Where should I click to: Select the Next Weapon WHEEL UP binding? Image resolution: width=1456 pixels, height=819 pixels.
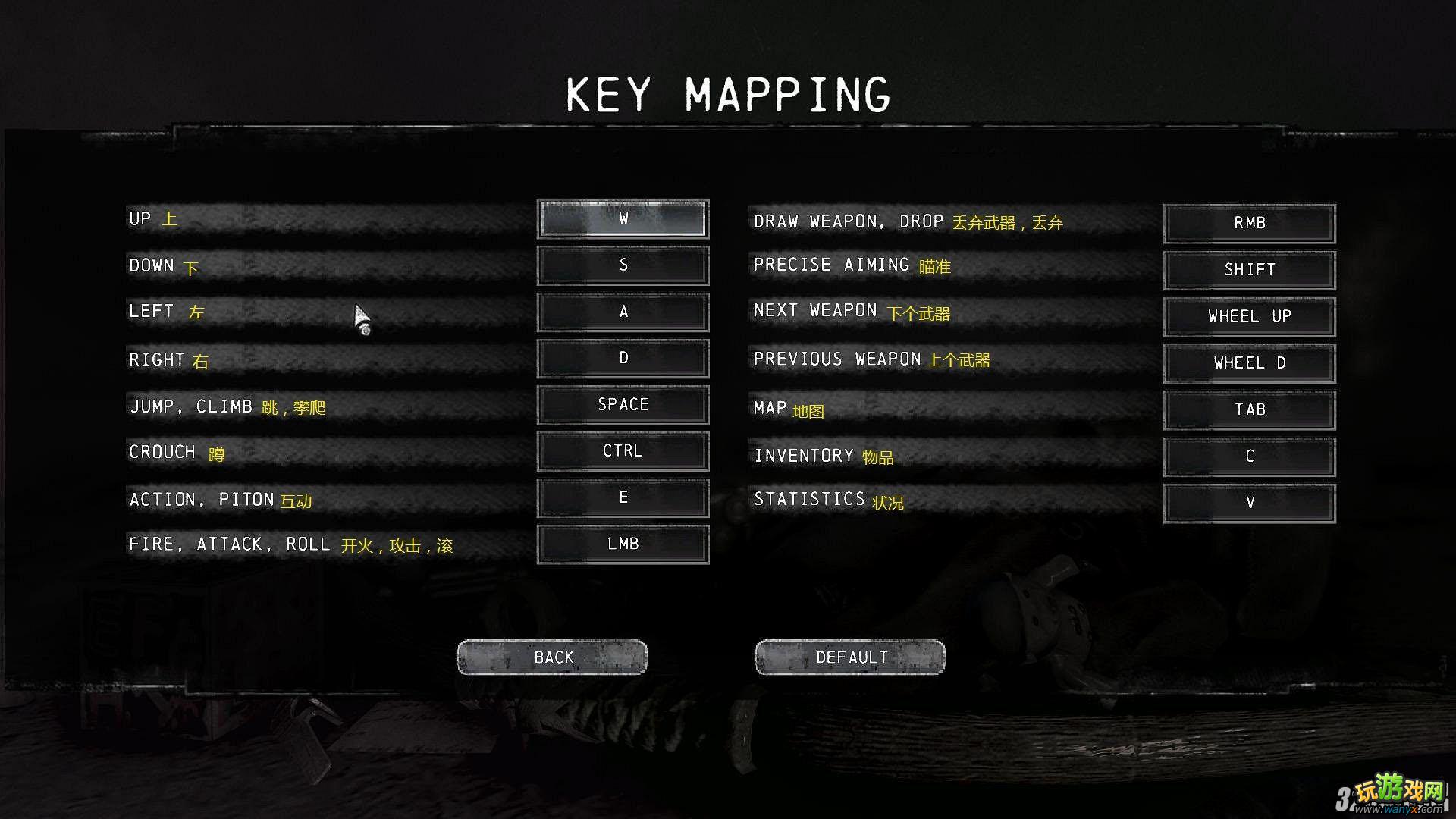point(1250,316)
